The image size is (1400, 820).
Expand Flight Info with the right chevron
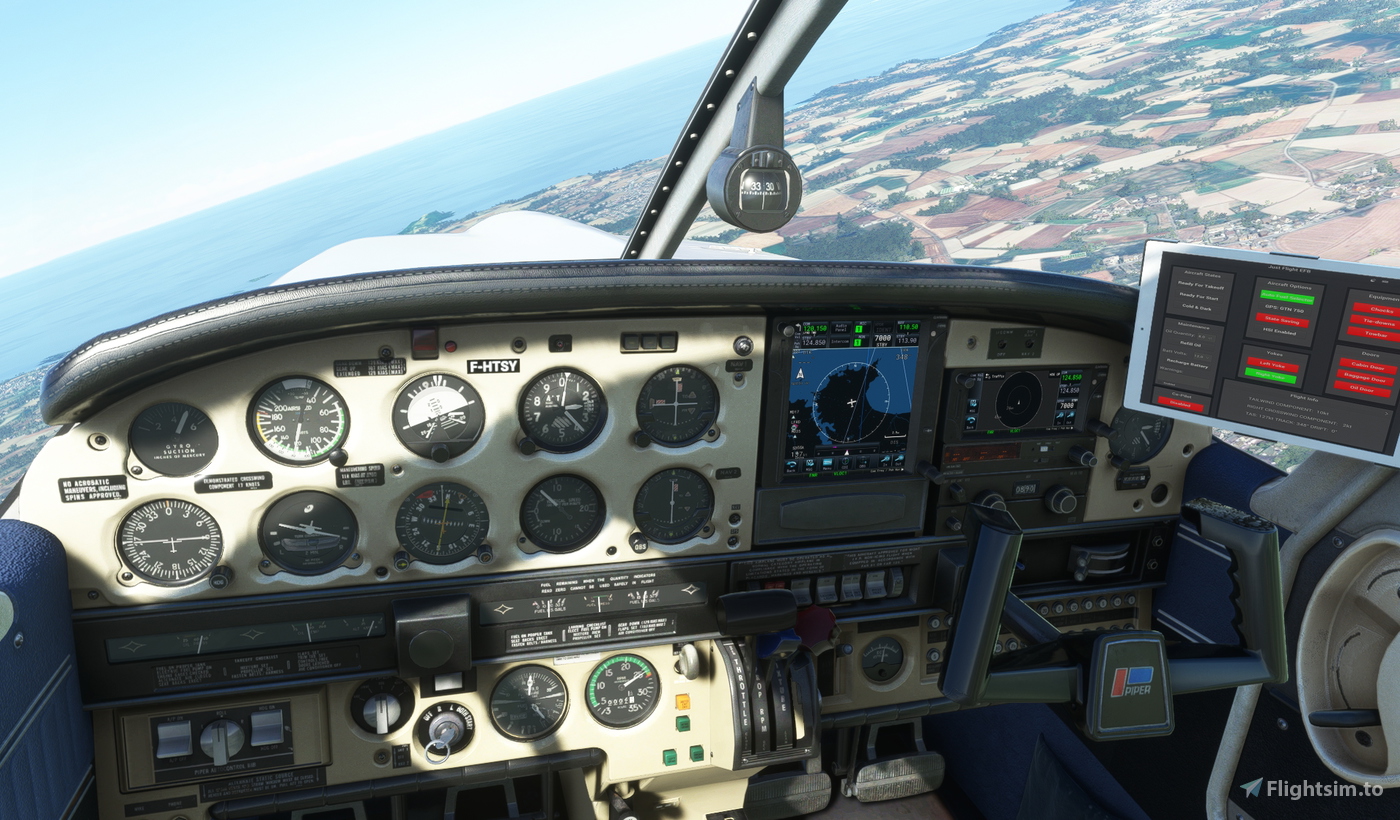1386,412
